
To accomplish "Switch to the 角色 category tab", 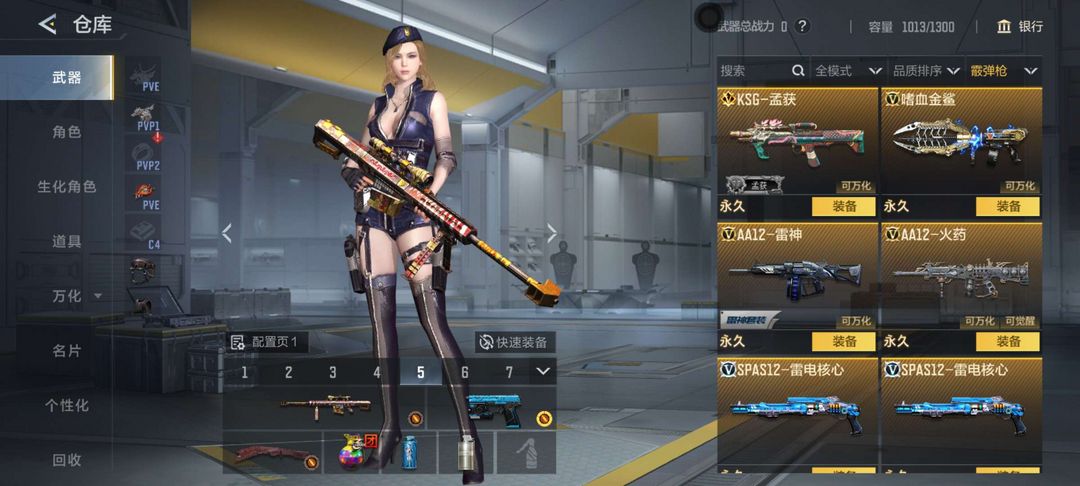I will point(66,131).
